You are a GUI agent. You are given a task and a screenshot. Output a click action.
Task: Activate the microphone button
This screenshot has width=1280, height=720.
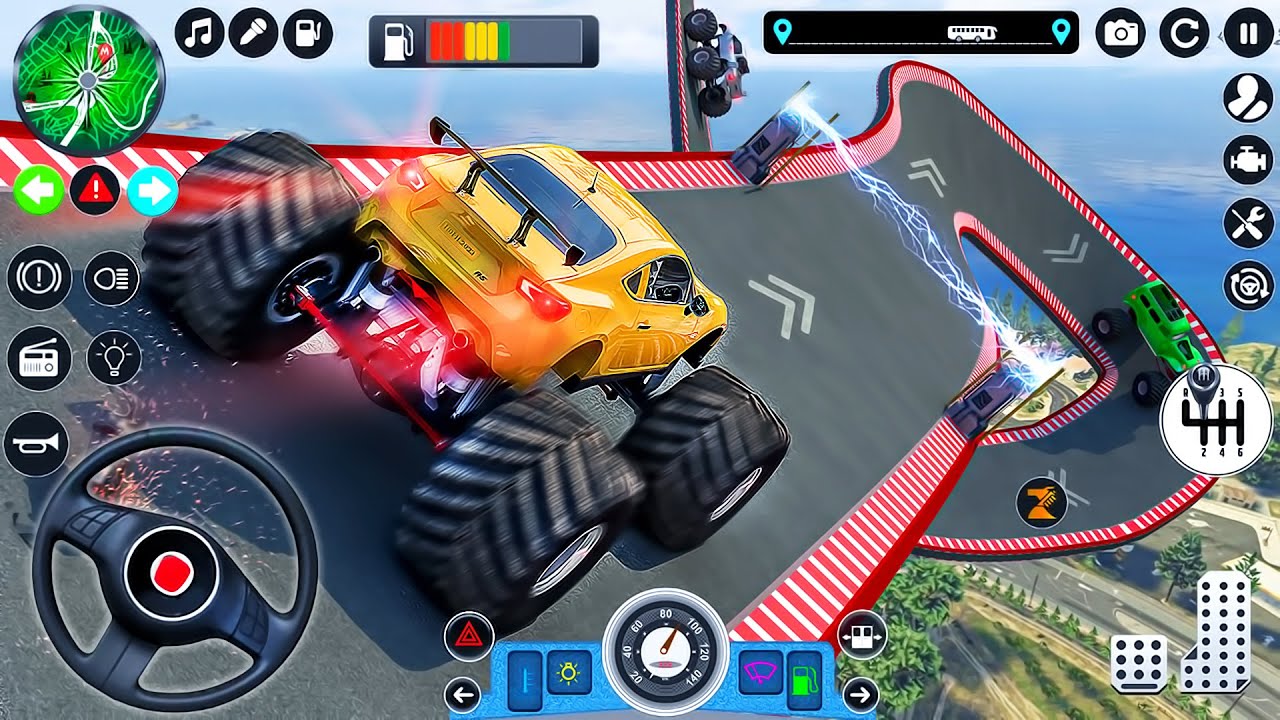[254, 34]
